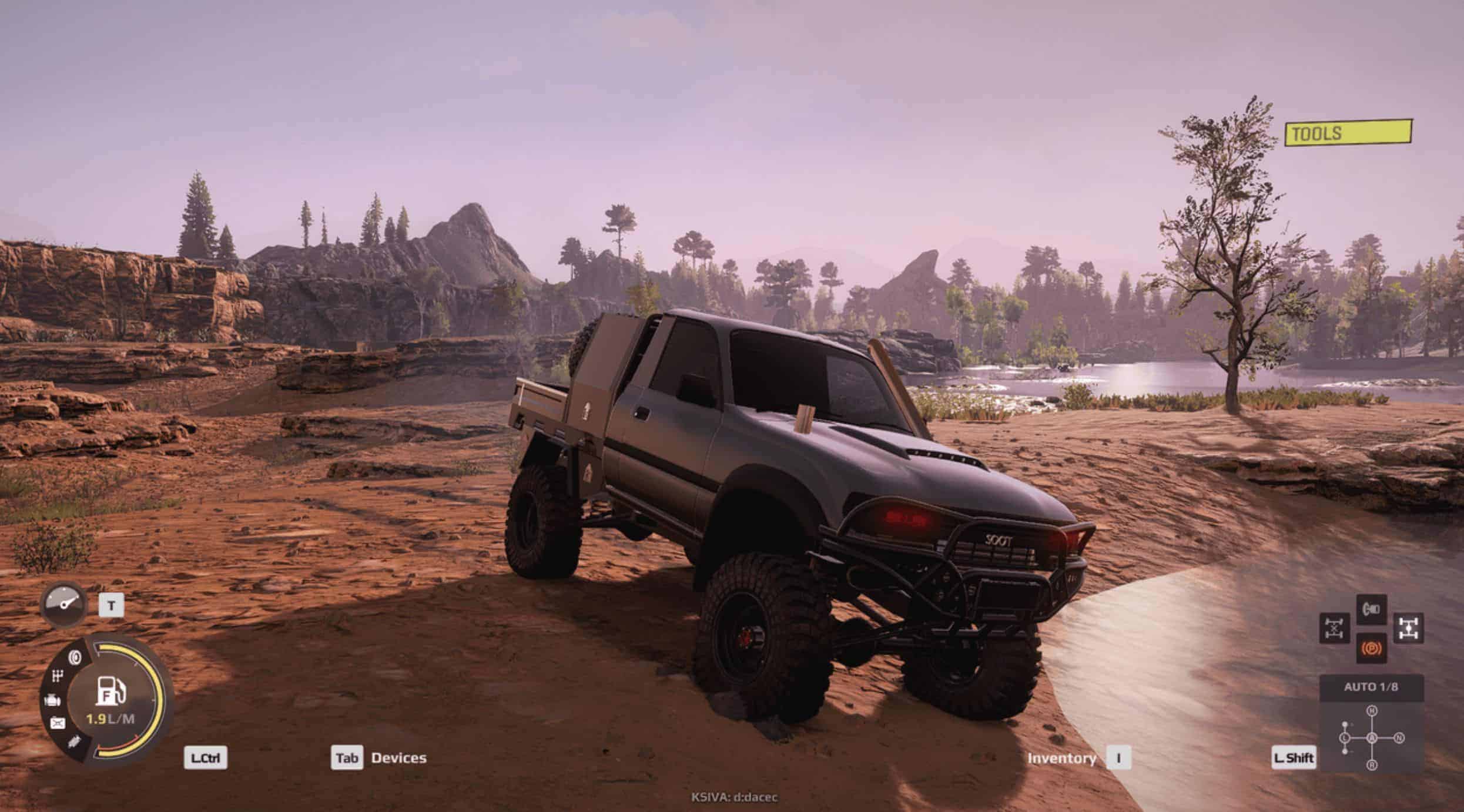Screen dimensions: 1464x812
Task: Toggle the differential lock axle icon
Action: (1334, 628)
